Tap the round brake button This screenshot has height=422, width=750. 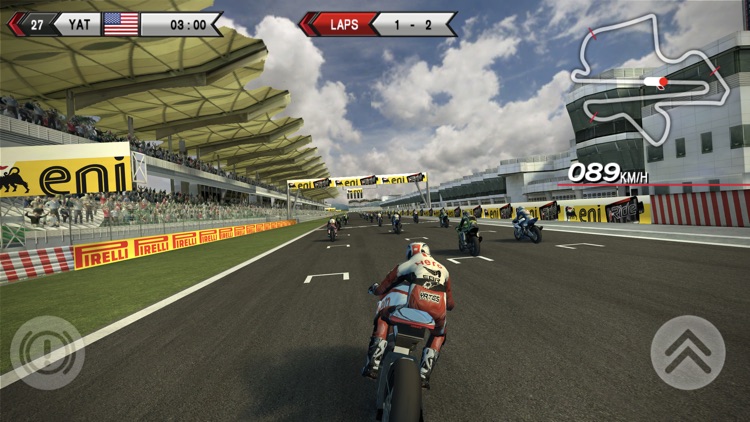(47, 352)
